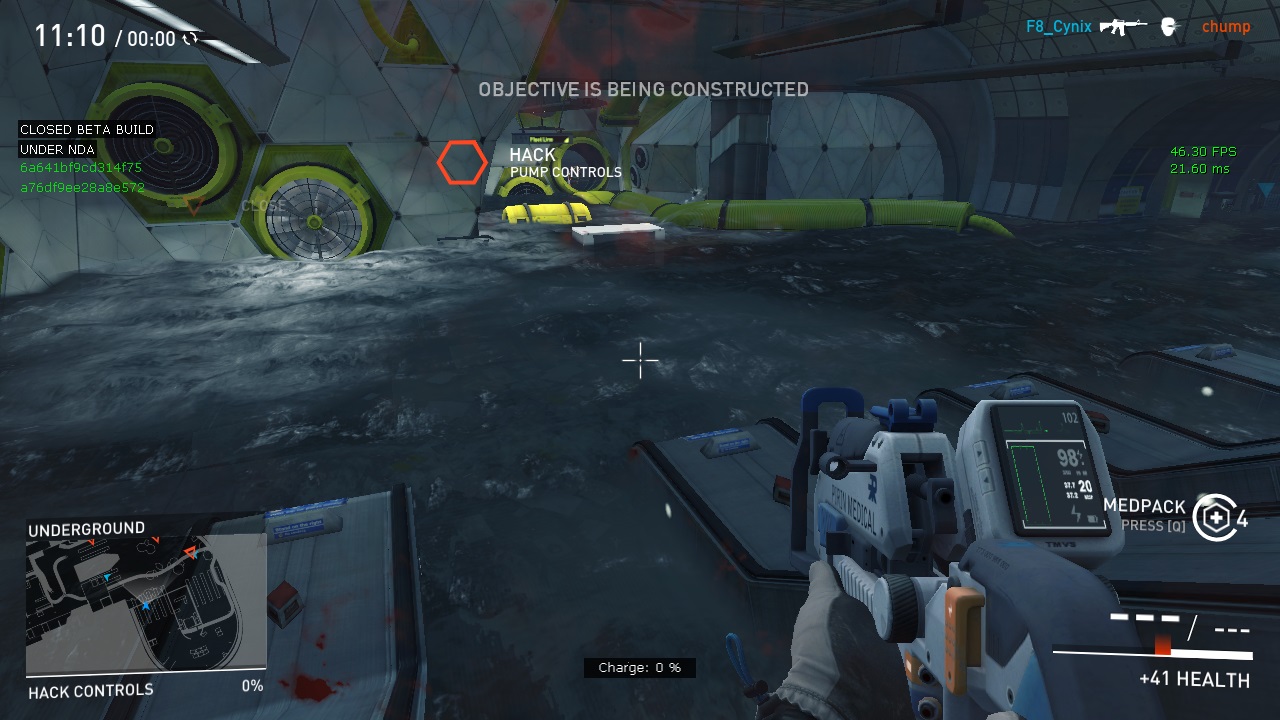Image resolution: width=1280 pixels, height=720 pixels.
Task: Select the Medpack ability icon
Action: pos(1214,517)
